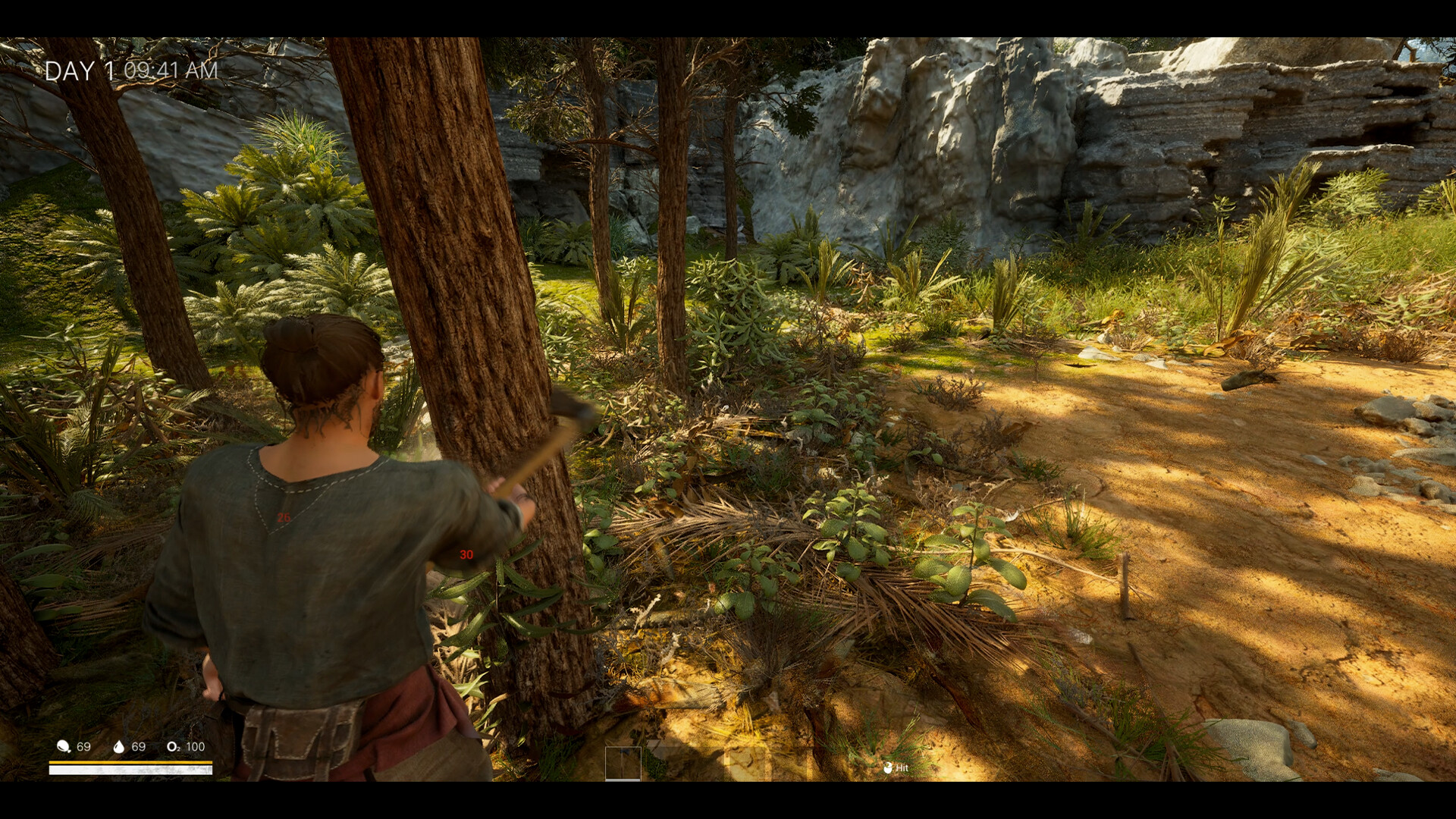Select the axe hotbar slot
This screenshot has width=1456, height=819.
pos(623,763)
